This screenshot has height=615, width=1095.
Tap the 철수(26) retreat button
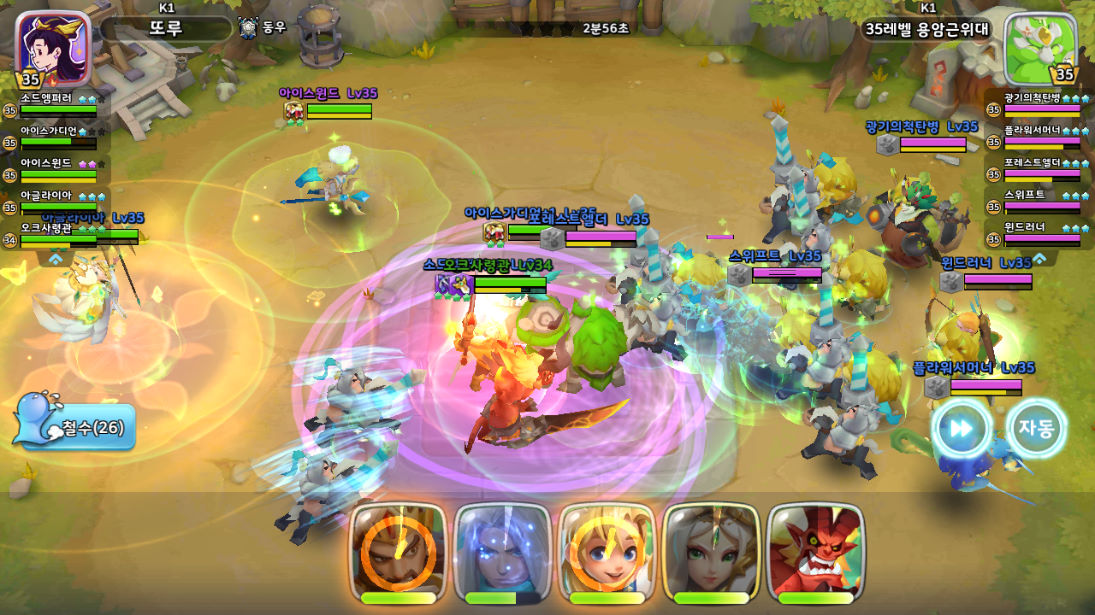tap(75, 427)
